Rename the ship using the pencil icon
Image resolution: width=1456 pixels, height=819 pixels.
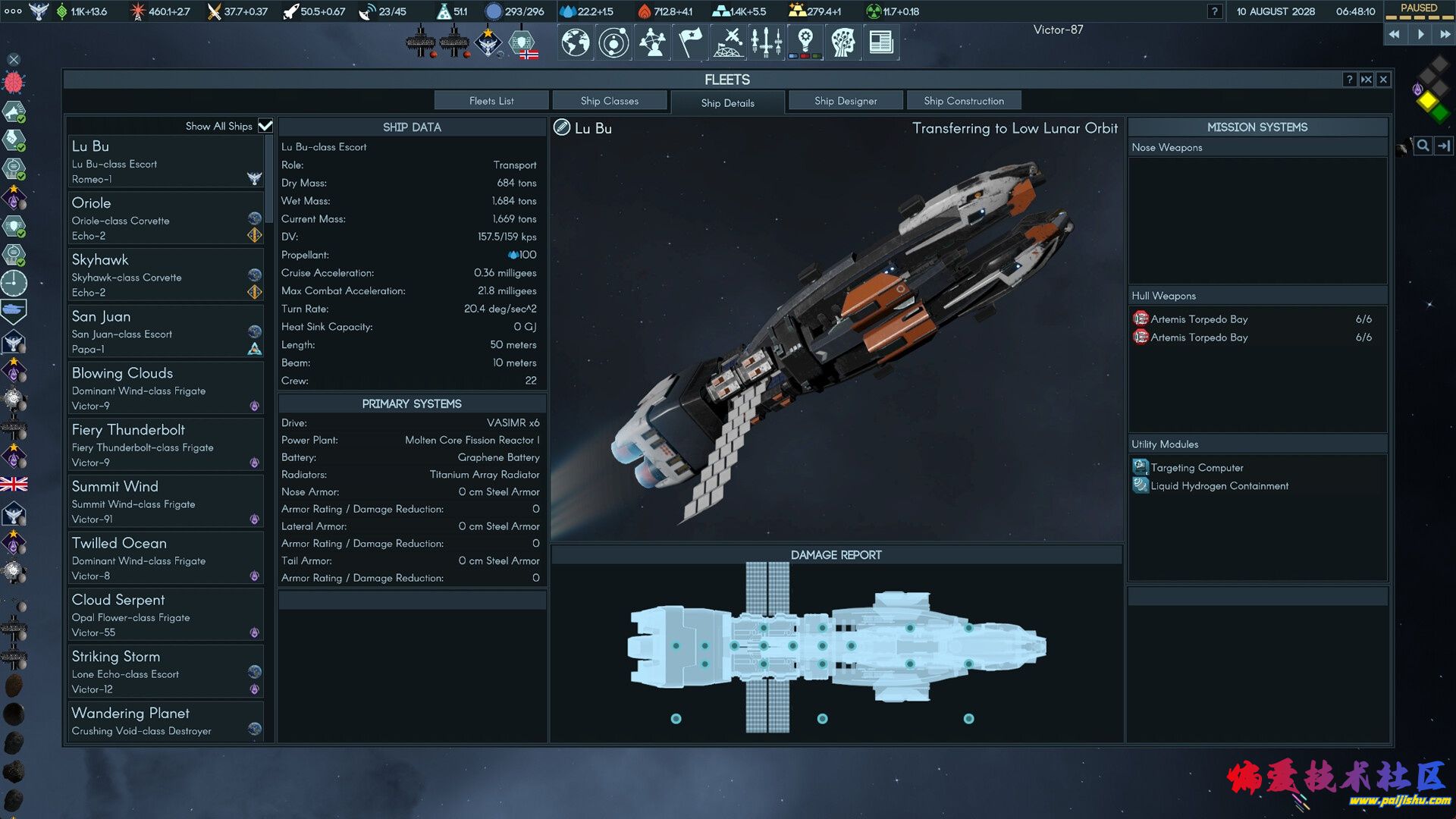[x=562, y=127]
